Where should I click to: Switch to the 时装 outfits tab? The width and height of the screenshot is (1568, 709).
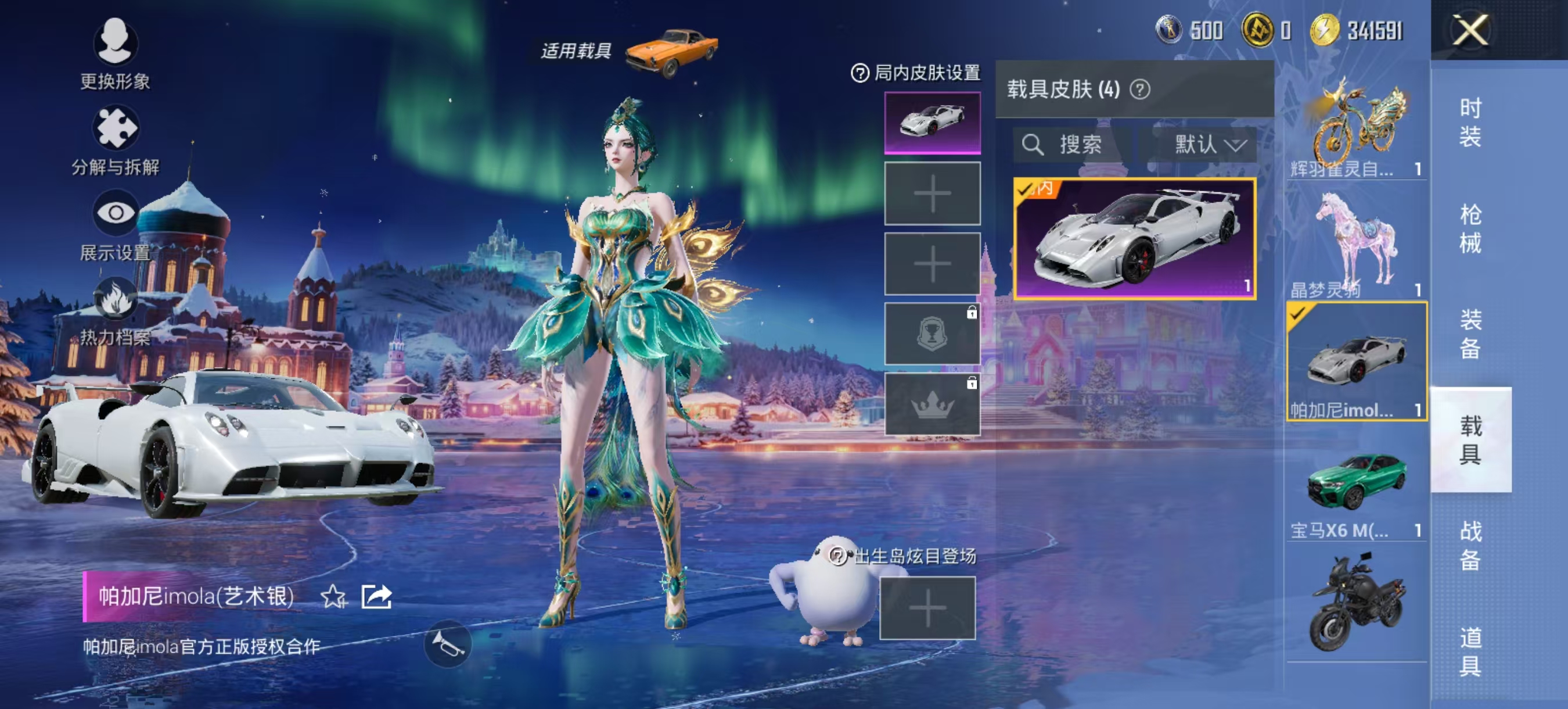[1470, 122]
